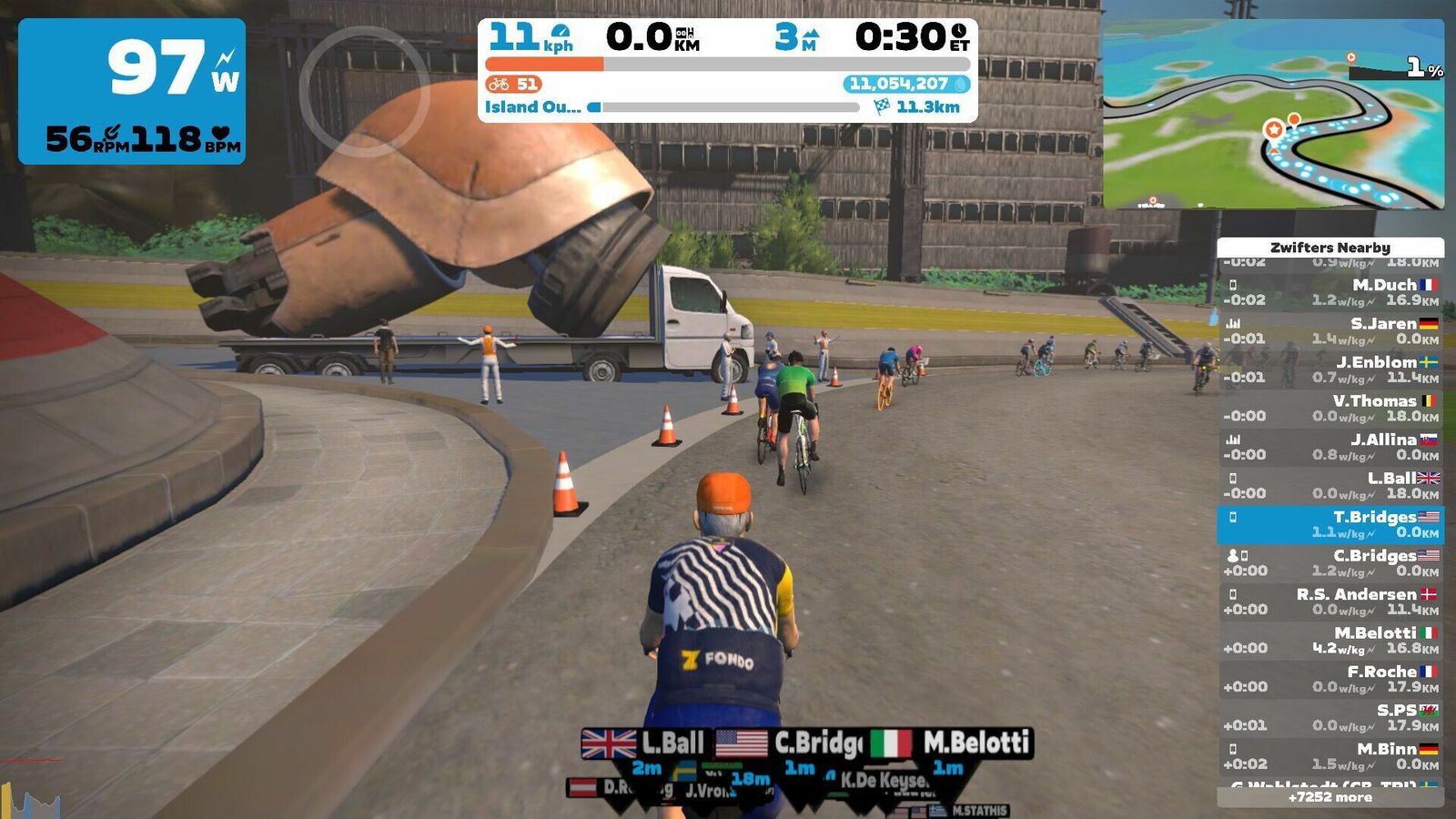
Task: Click the power-up ring slot
Action: pos(364,92)
